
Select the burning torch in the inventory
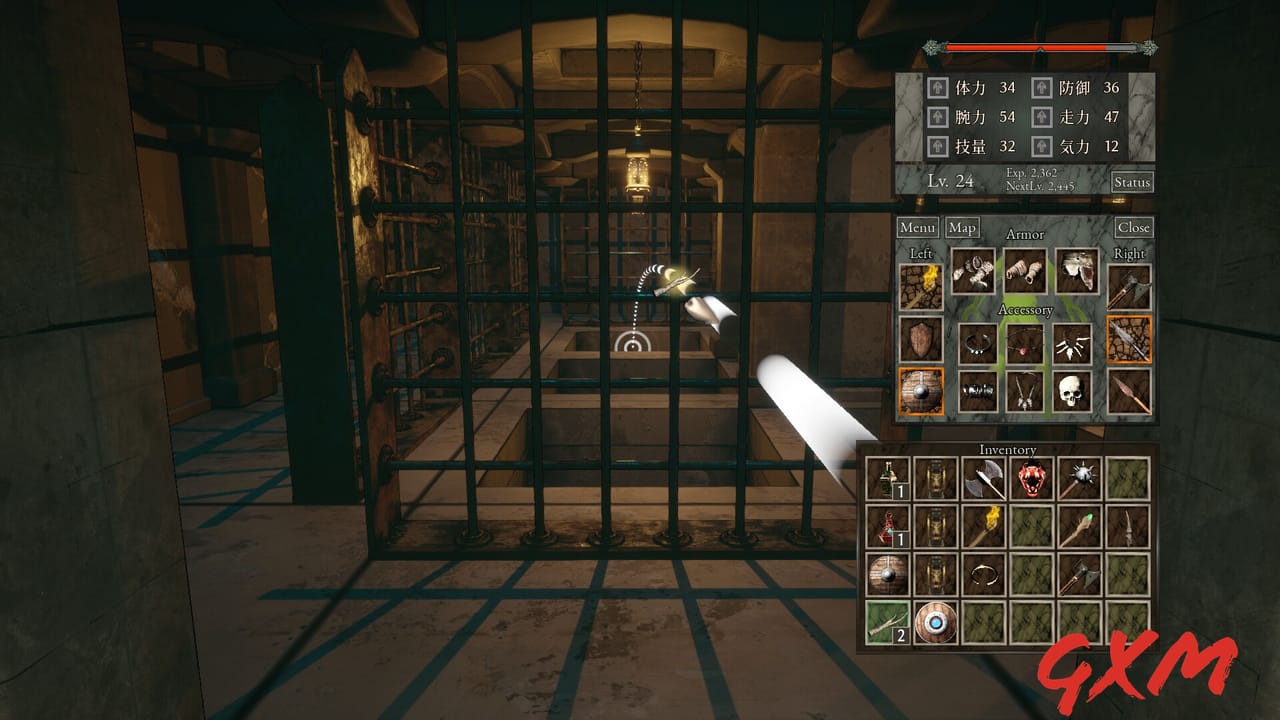pos(986,526)
